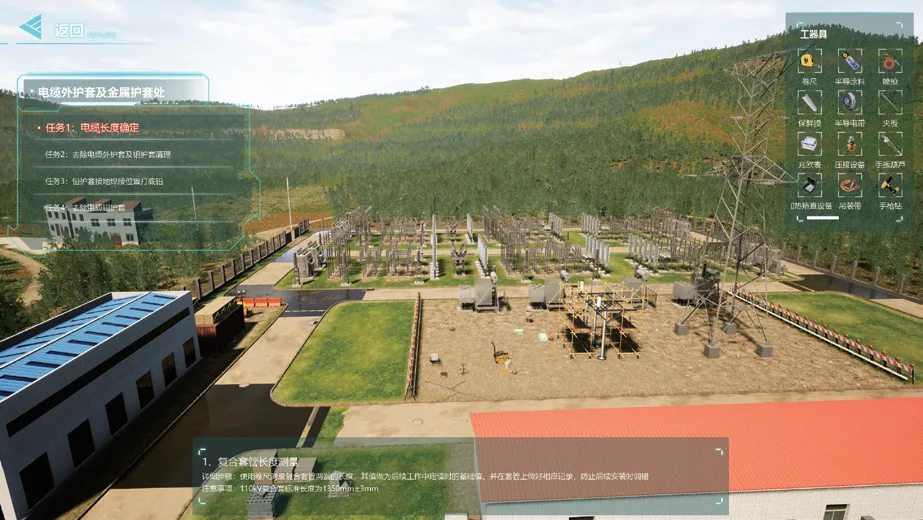Choose the 手枪钻 pistol drill tool
The image size is (923, 520).
coord(889,185)
